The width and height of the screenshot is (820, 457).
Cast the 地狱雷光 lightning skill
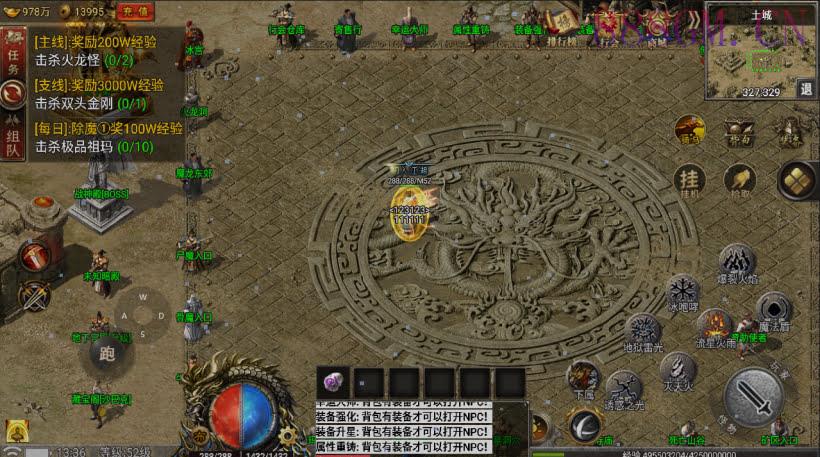[643, 331]
